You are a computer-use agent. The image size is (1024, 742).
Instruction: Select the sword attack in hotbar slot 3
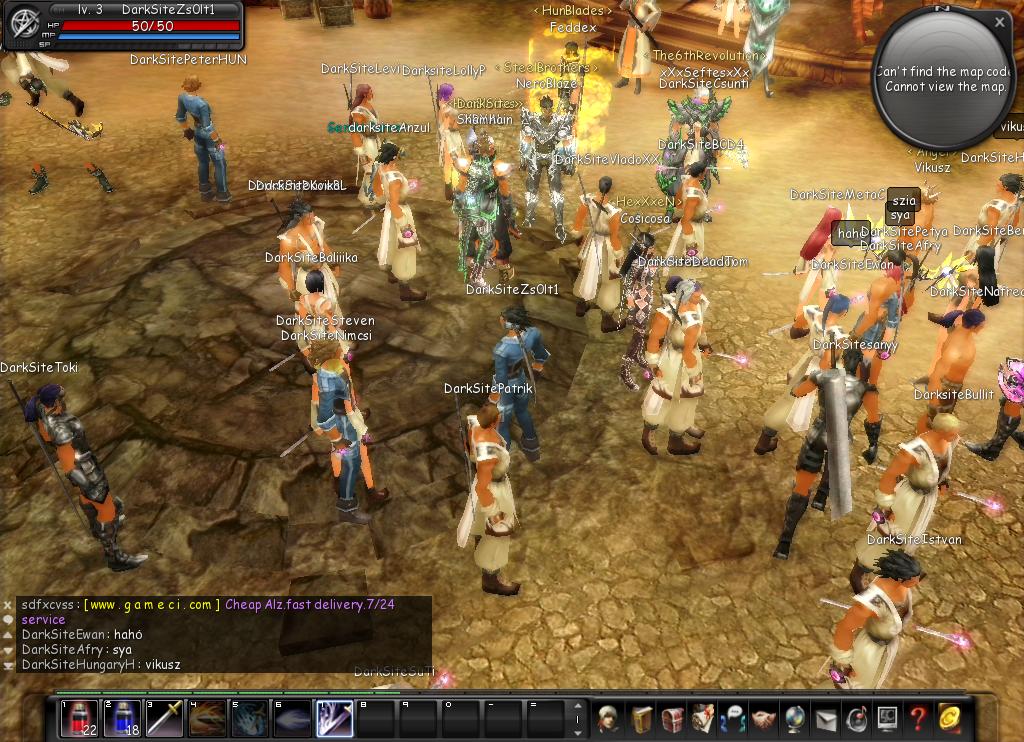coord(165,719)
